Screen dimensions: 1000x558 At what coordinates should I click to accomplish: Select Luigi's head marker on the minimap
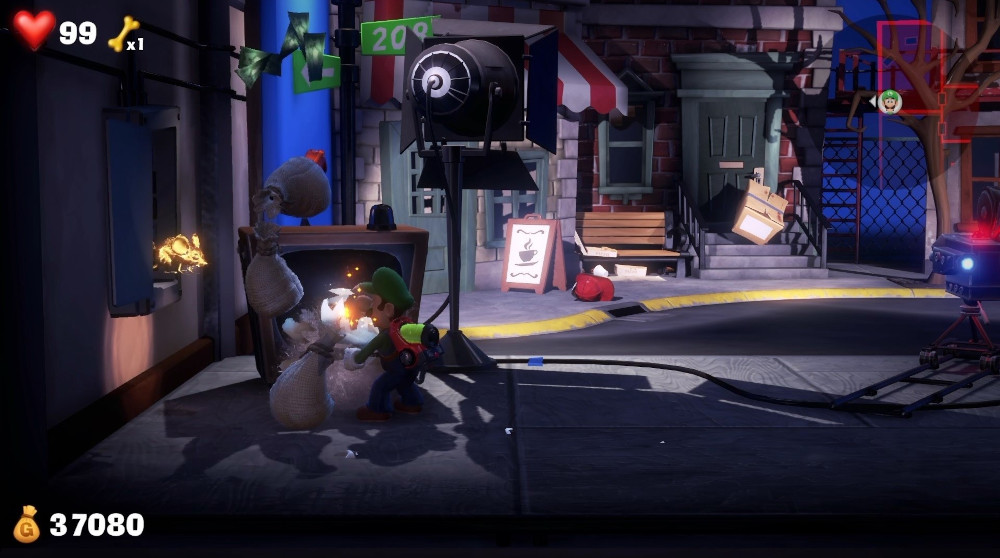pos(890,100)
